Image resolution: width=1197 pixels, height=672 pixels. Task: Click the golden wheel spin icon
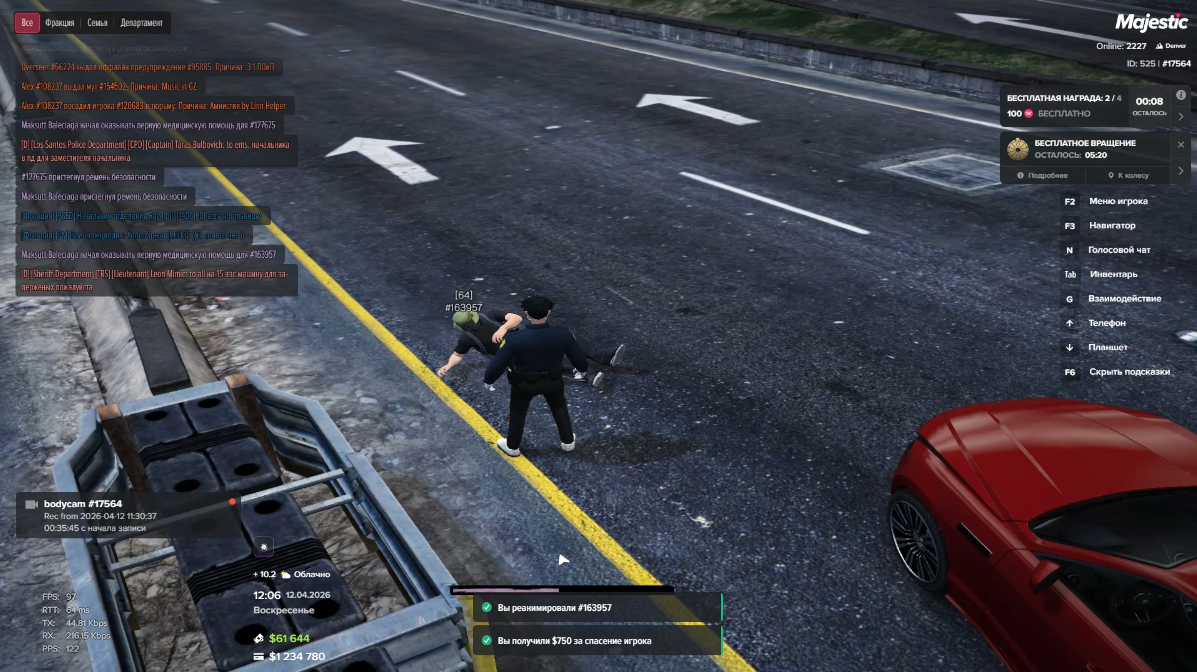(x=1017, y=149)
